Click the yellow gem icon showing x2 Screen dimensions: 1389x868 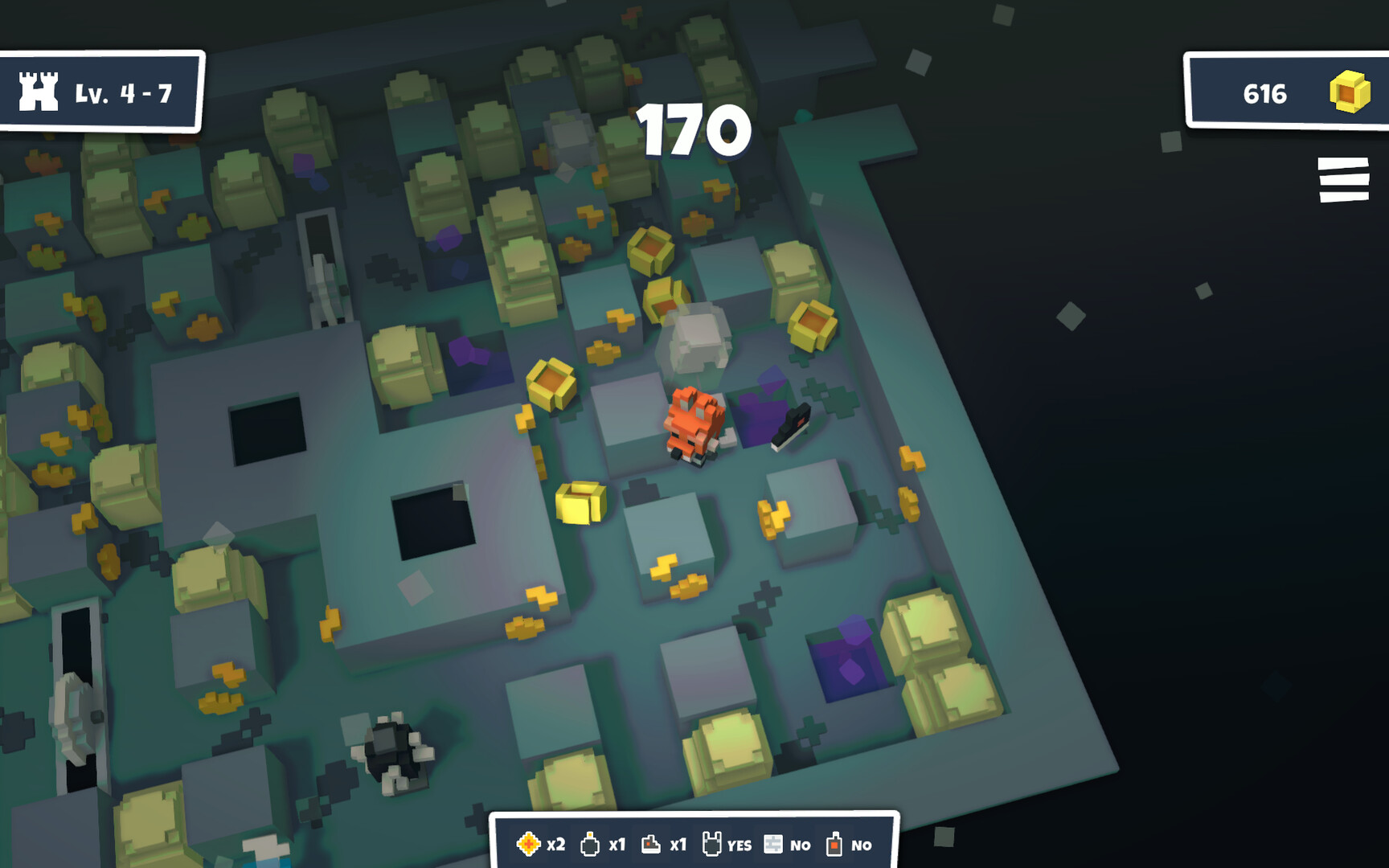click(529, 845)
